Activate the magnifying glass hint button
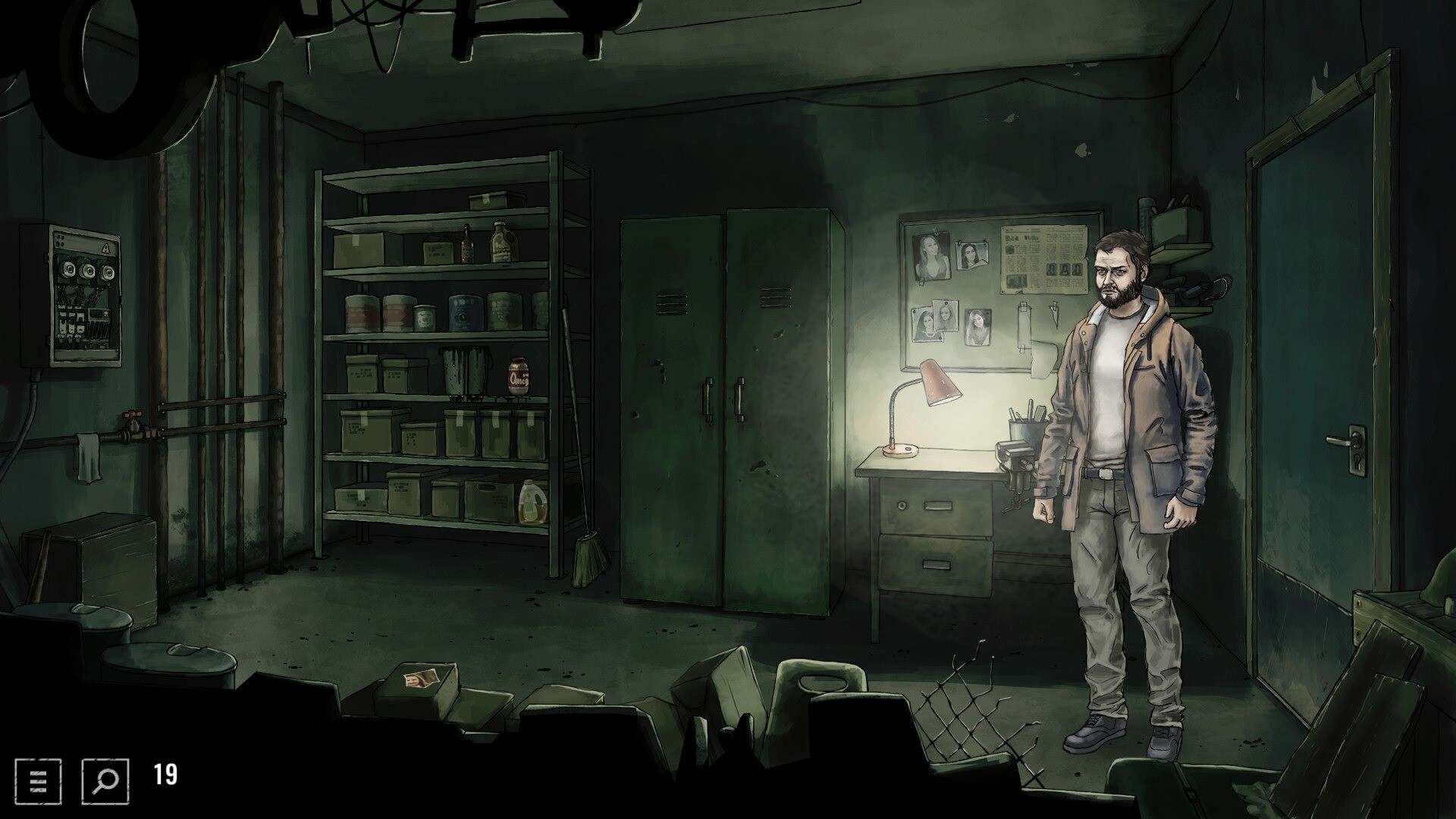Image resolution: width=1456 pixels, height=819 pixels. point(105,780)
